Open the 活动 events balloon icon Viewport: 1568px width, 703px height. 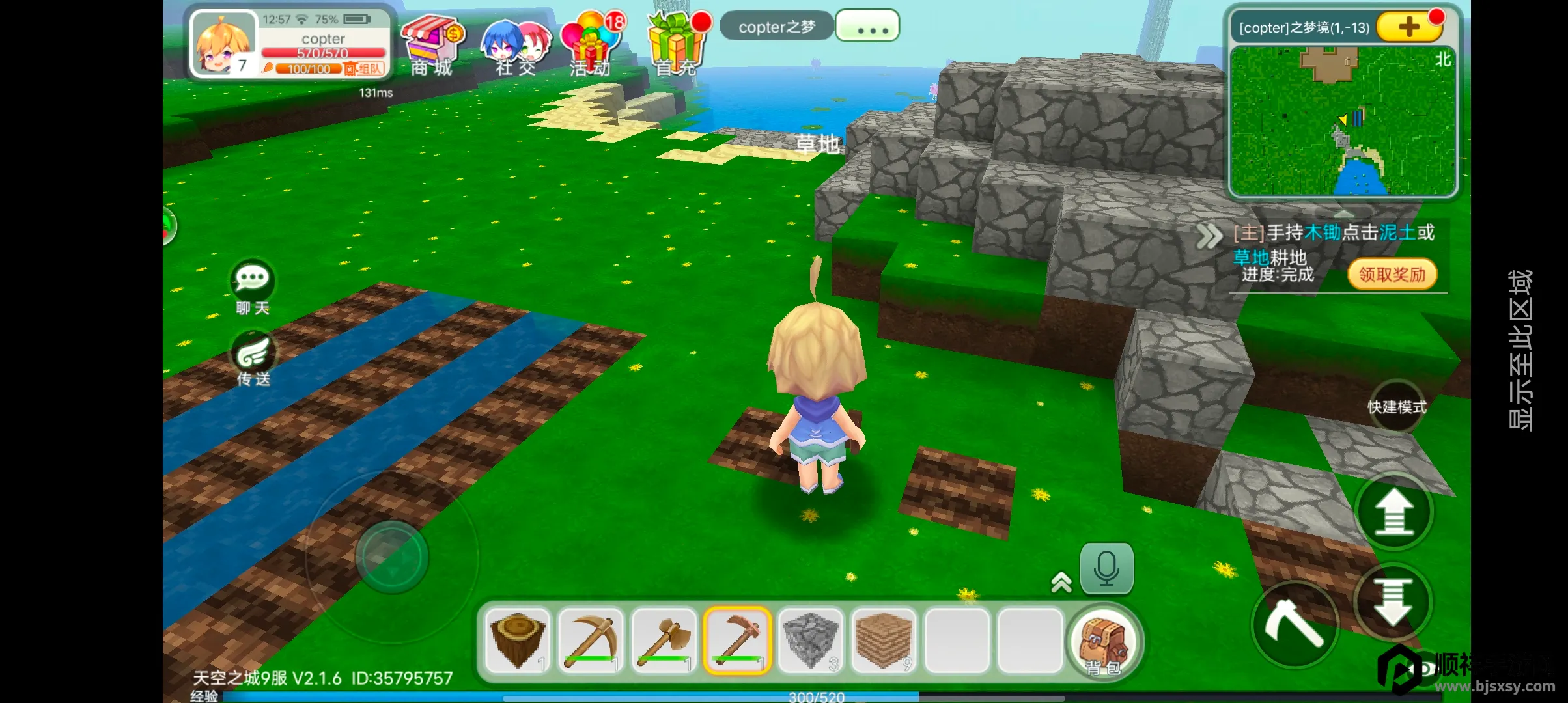pos(591,44)
